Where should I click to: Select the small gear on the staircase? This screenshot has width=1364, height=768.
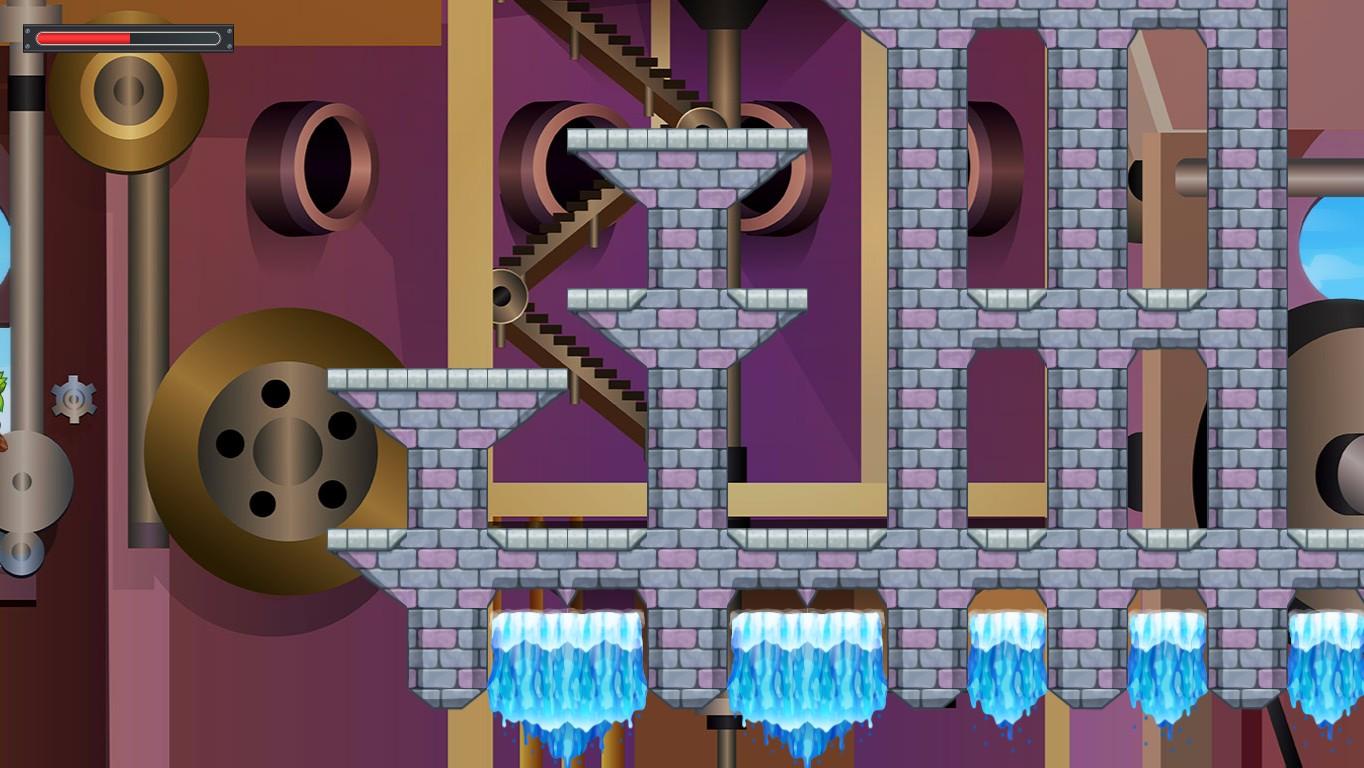pos(507,297)
